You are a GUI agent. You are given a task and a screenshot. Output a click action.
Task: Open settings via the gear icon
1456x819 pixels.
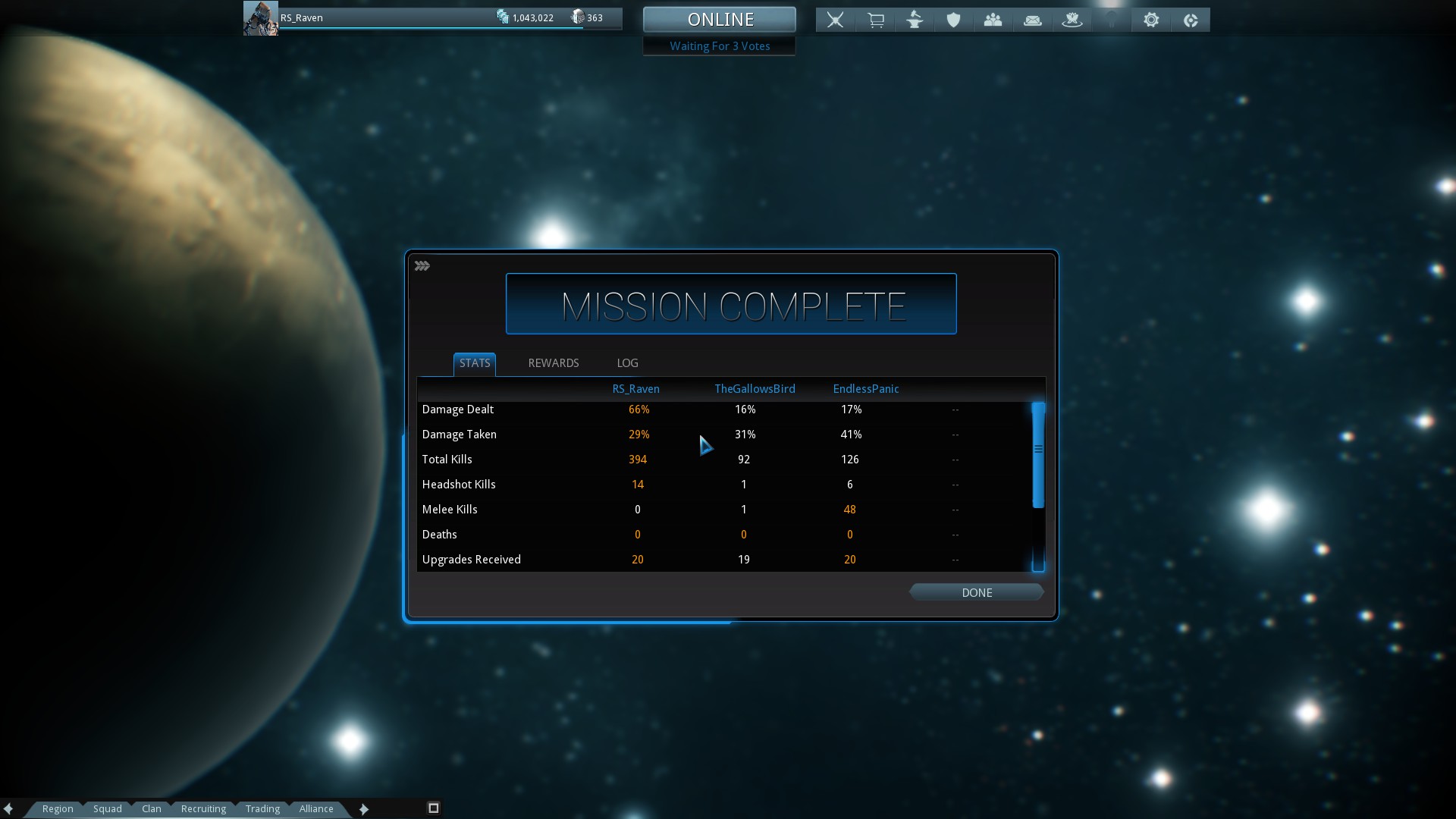point(1151,20)
